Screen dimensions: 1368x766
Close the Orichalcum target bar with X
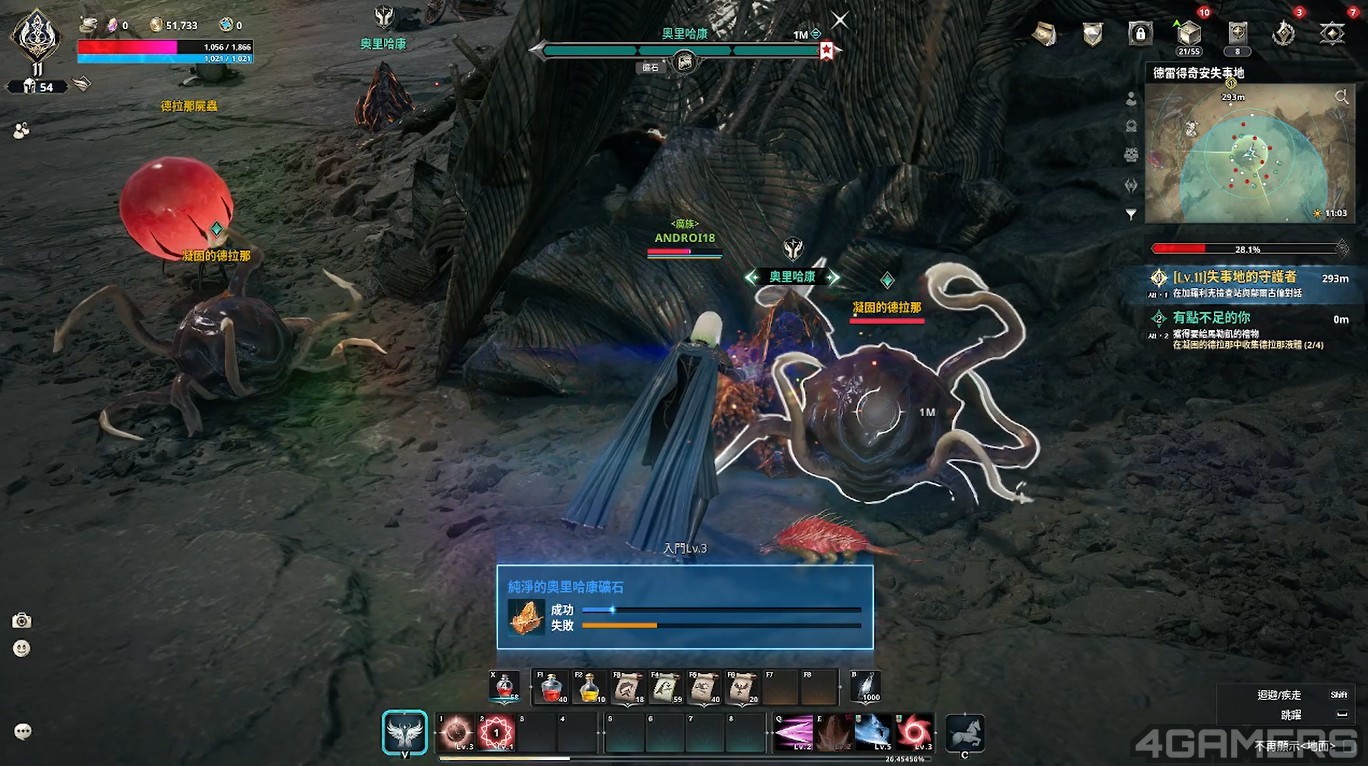(x=840, y=20)
